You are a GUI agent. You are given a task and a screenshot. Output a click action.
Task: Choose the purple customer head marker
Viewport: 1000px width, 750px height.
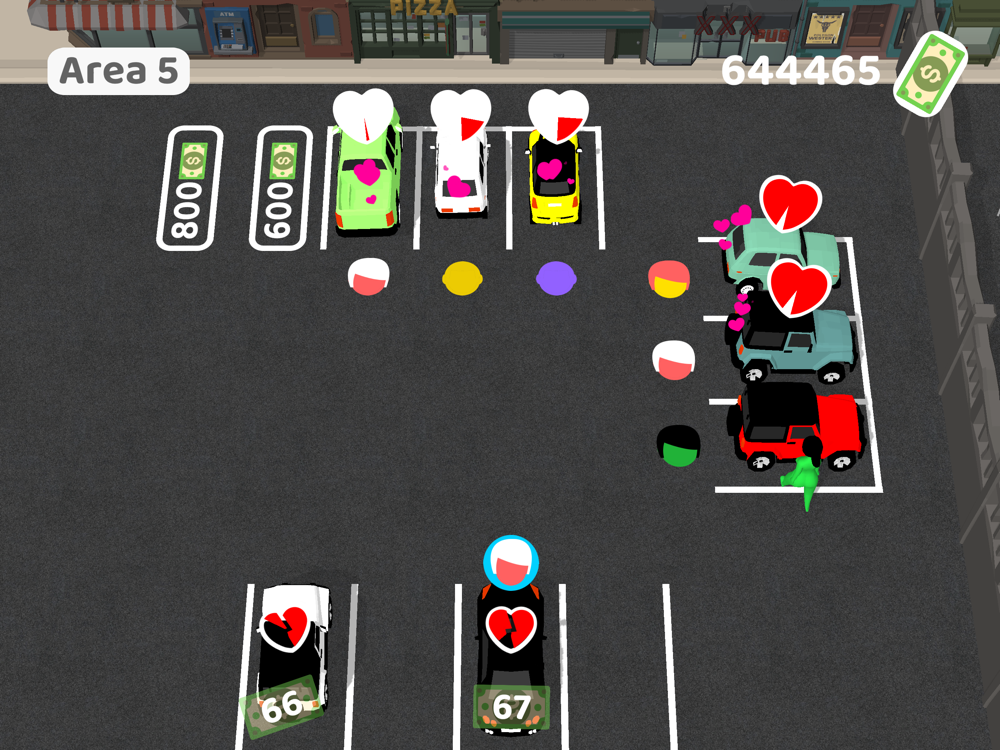click(x=554, y=278)
